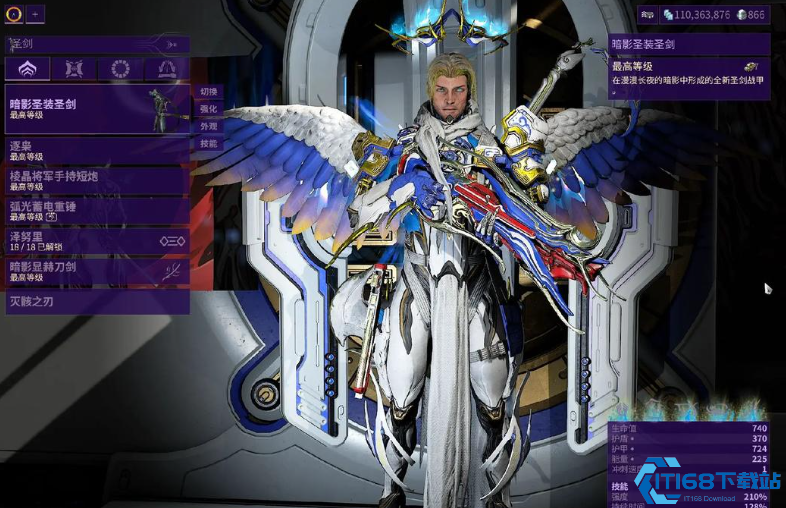
Task: Switch to the ring-shaped gear tab
Action: pyautogui.click(x=120, y=69)
